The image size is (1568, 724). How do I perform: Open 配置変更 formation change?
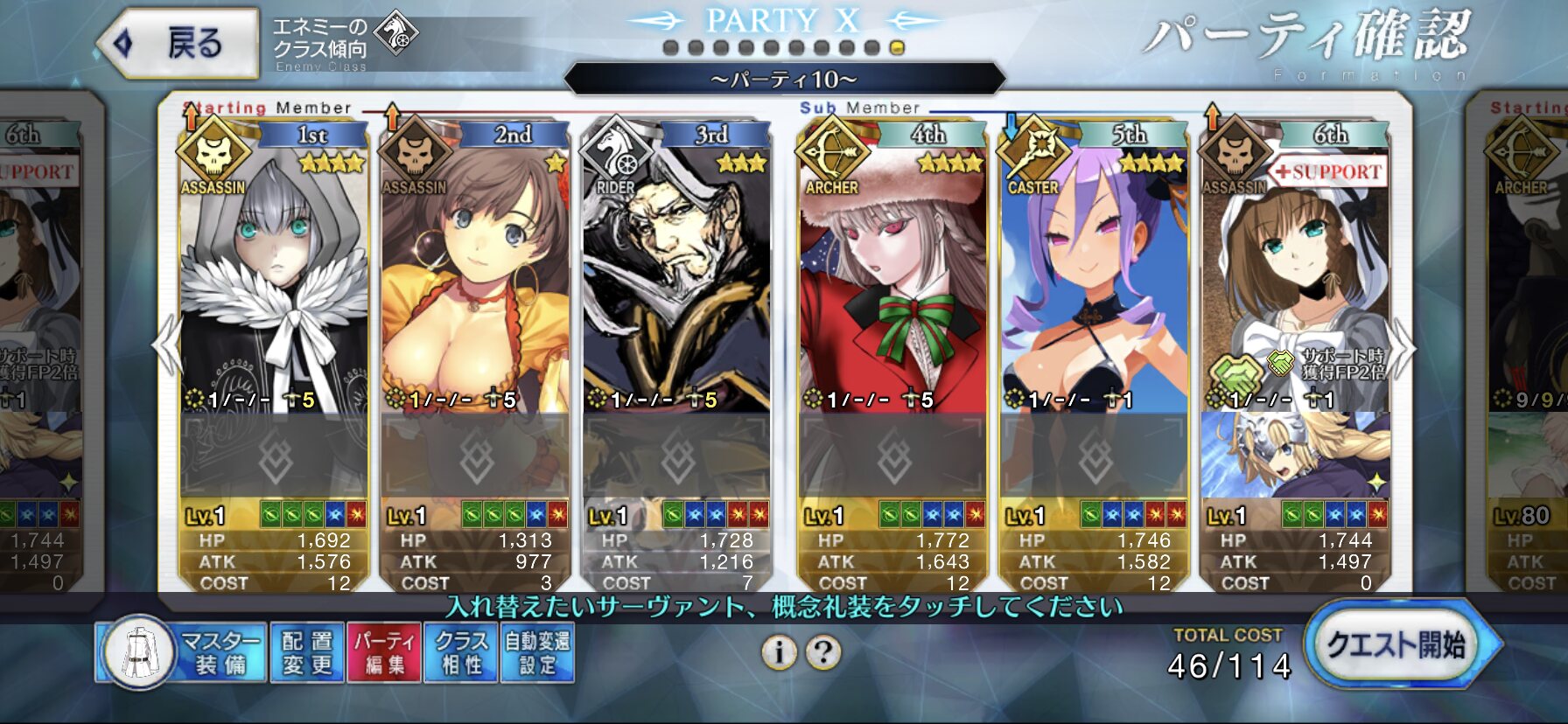pos(306,652)
